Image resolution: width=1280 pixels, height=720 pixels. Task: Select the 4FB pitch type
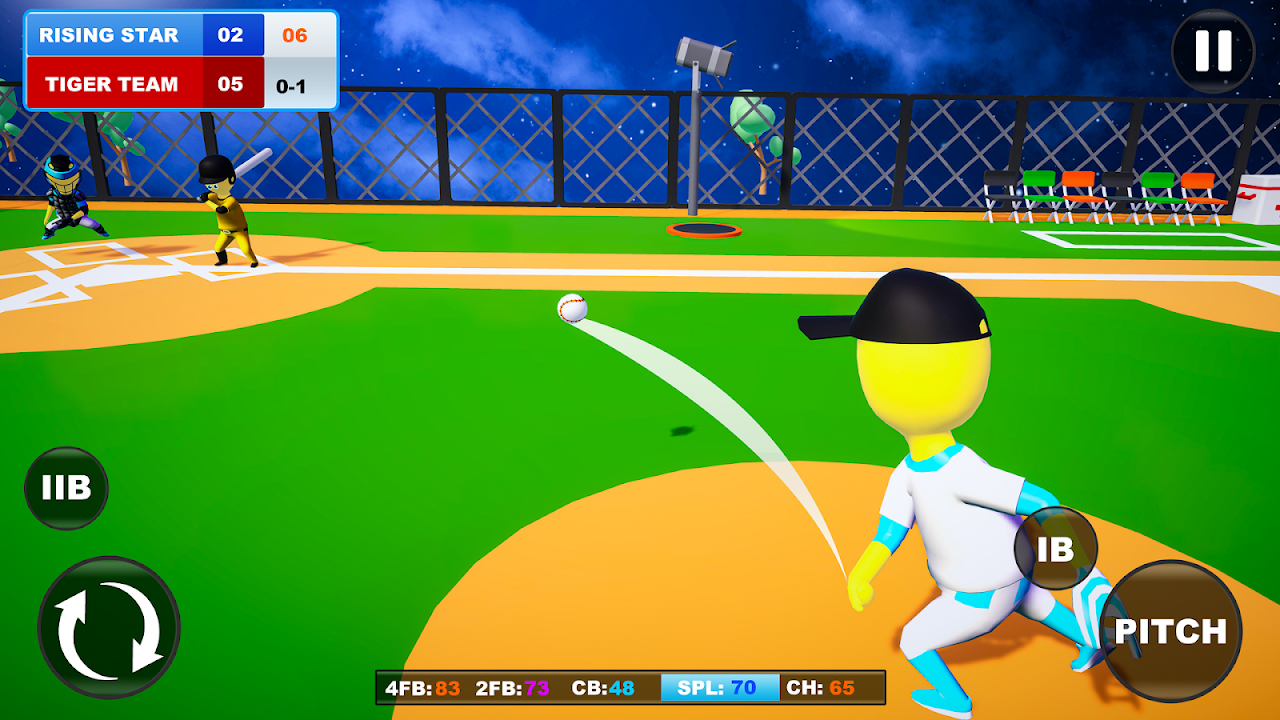(422, 688)
